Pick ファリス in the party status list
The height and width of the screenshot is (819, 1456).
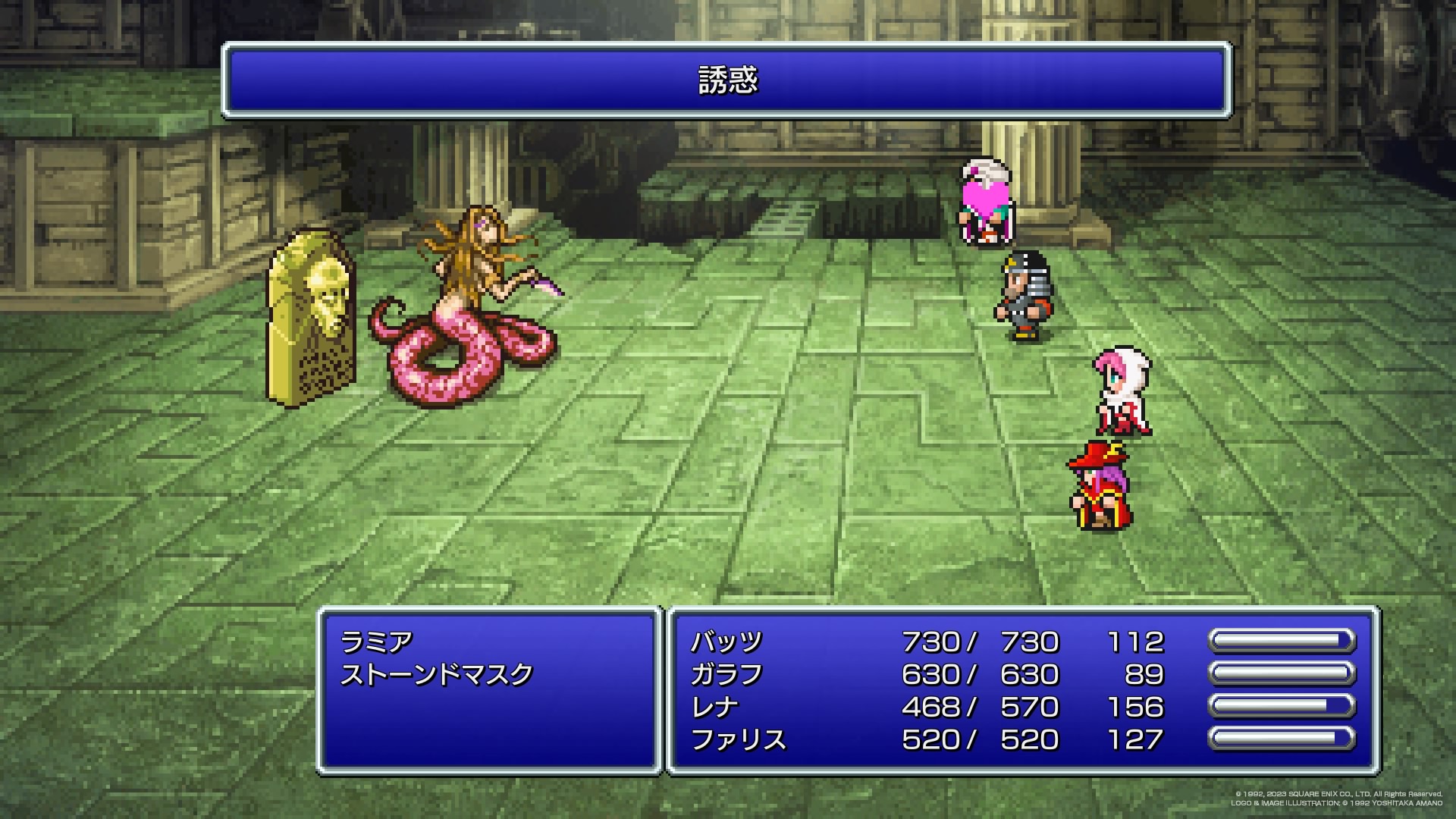tap(739, 740)
